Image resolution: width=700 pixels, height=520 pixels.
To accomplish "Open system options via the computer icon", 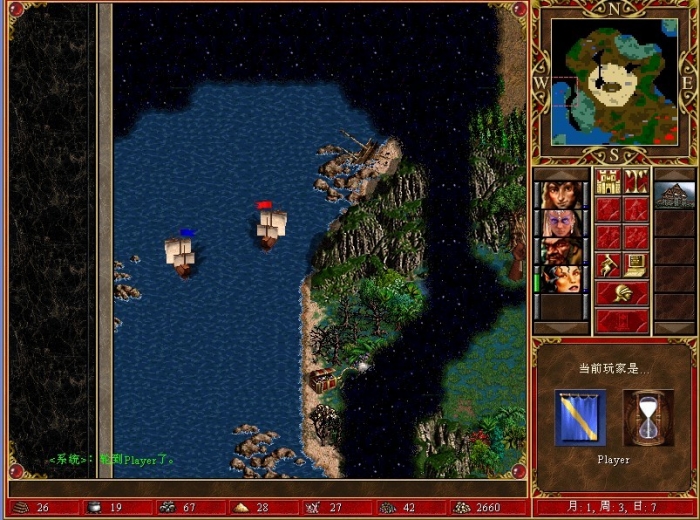I will click(636, 265).
